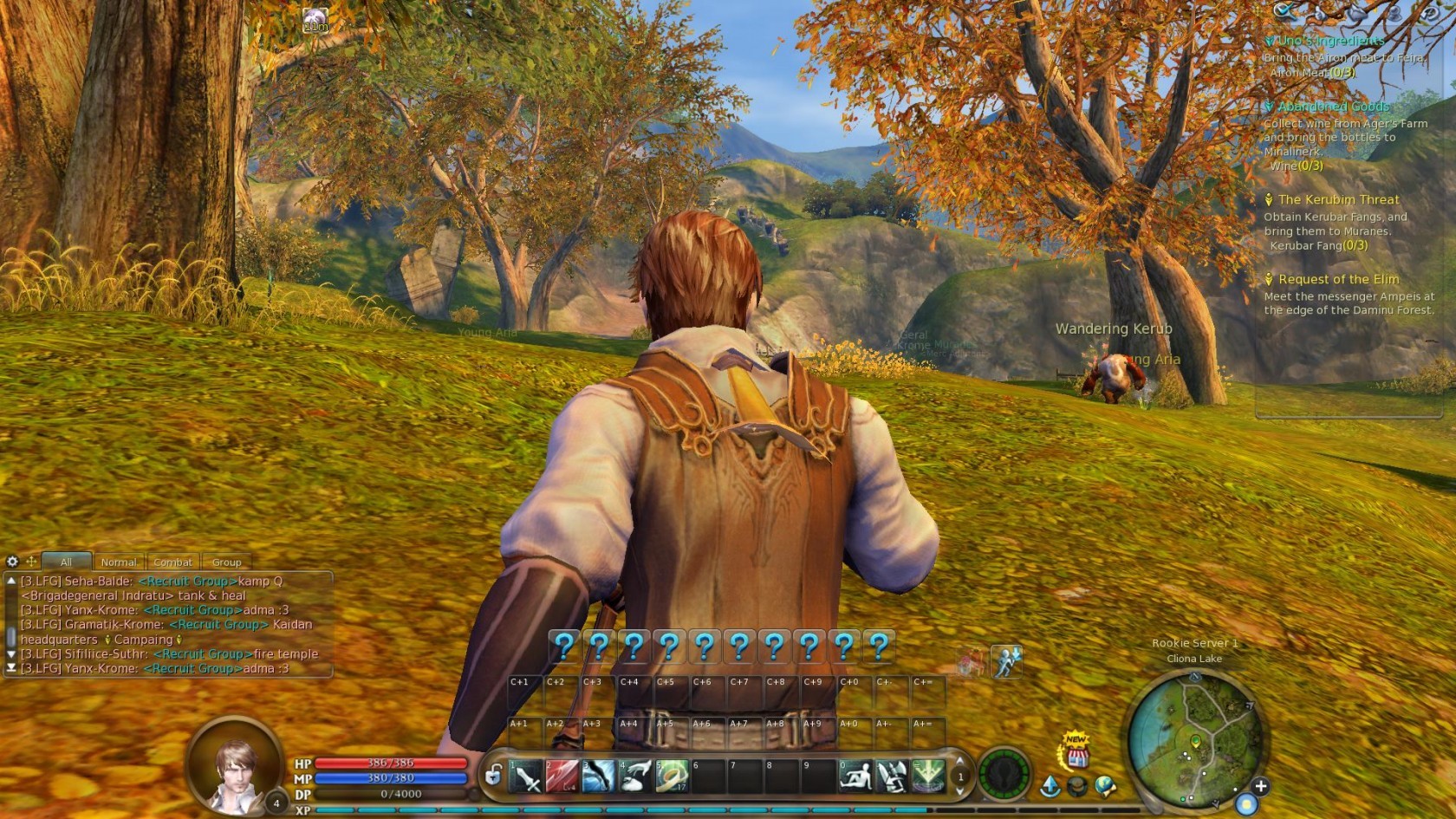Select the Abandoned Goods quest title
The image size is (1456, 819).
(1333, 107)
